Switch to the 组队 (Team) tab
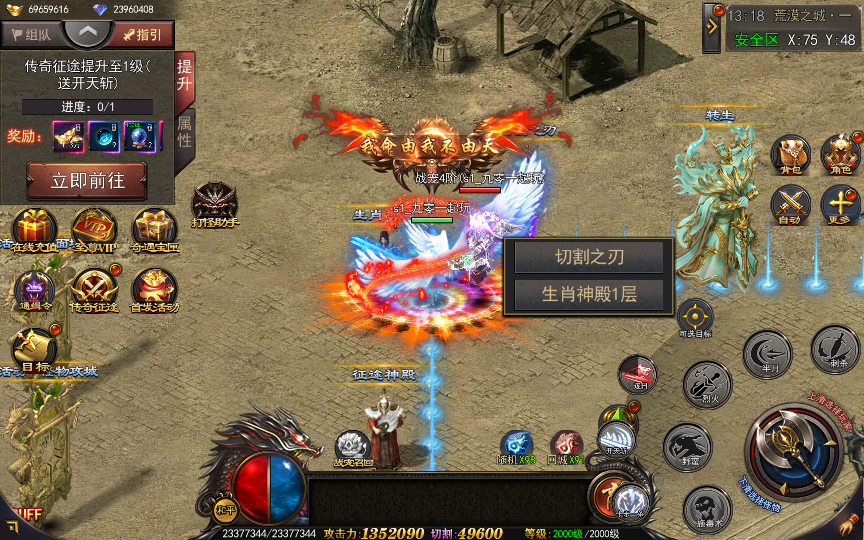 [x=31, y=34]
